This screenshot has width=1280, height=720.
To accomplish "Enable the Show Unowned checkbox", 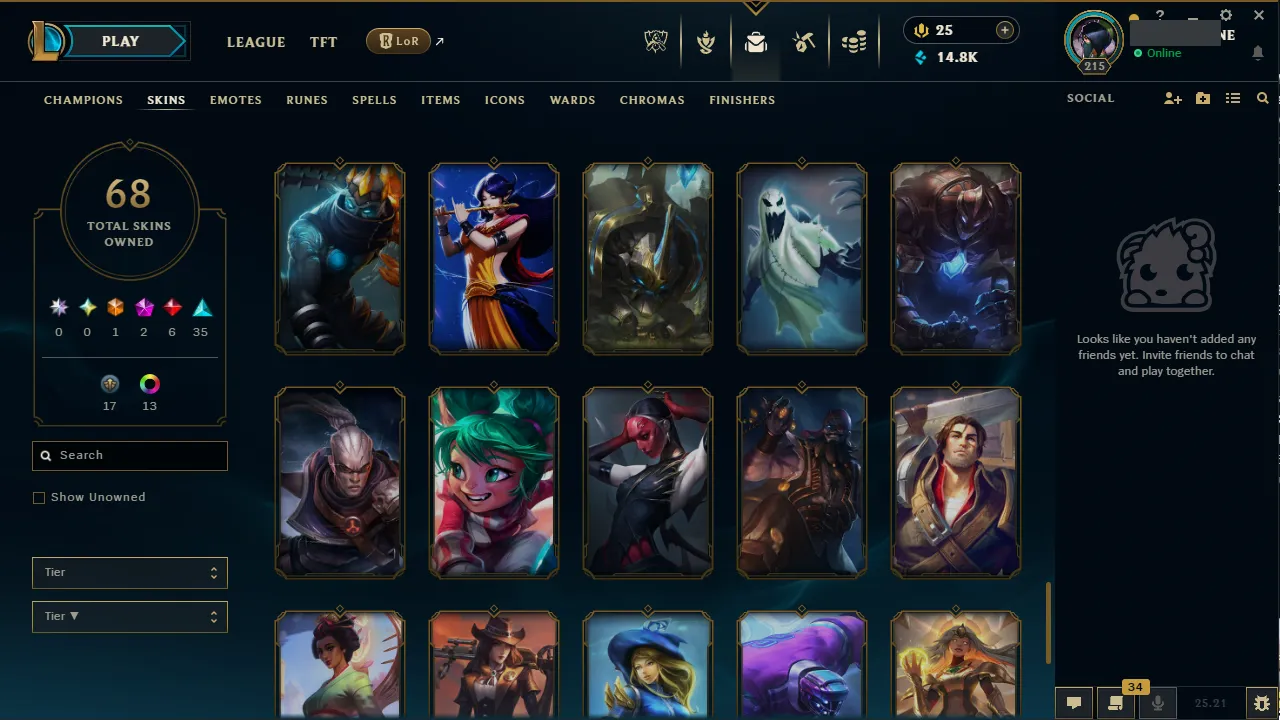I will [x=39, y=497].
